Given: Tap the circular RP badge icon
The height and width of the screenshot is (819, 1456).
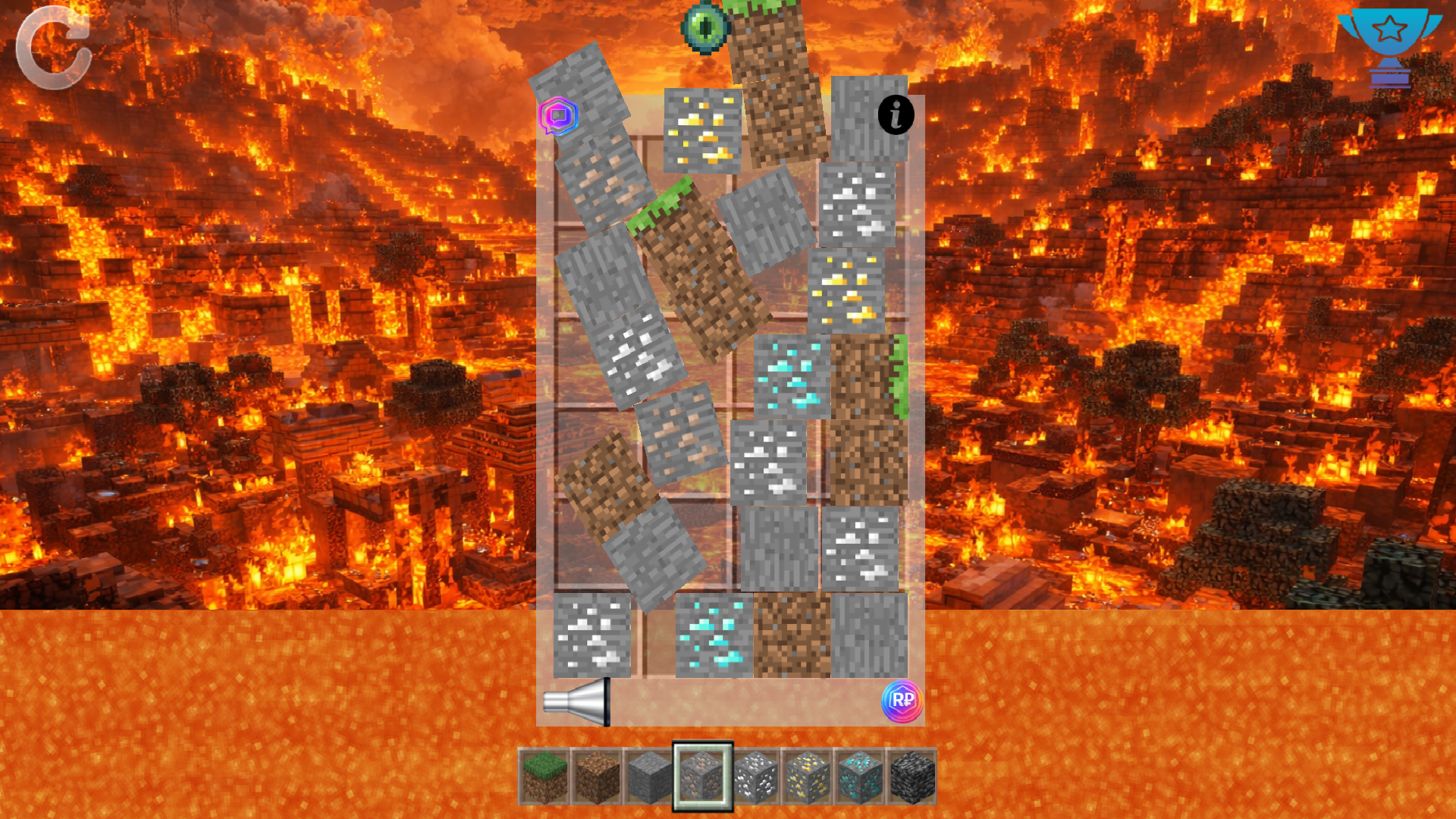Looking at the screenshot, I should click(904, 703).
